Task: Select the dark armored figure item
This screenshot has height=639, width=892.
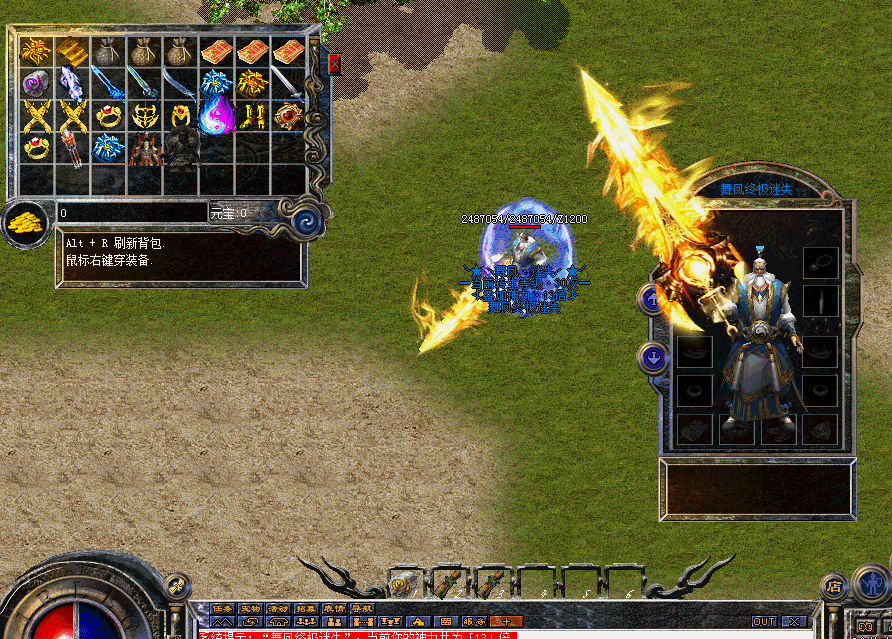Action: pos(180,147)
